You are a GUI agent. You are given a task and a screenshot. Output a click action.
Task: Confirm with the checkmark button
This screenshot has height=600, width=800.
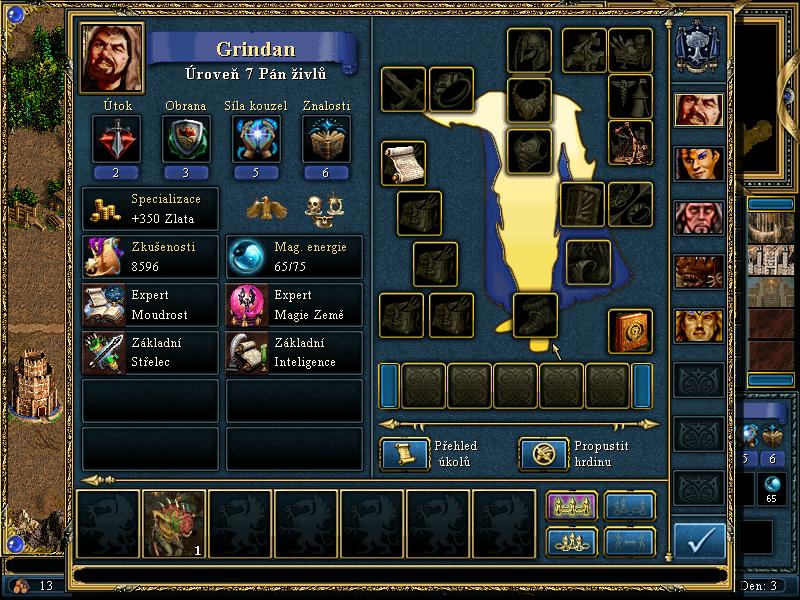(x=699, y=541)
